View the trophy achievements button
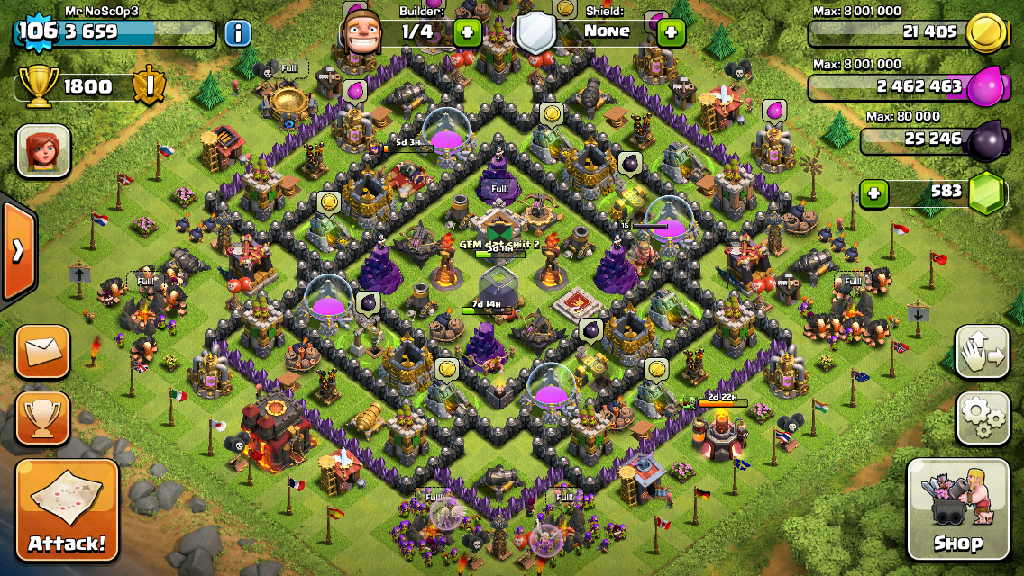This screenshot has height=576, width=1024. (42, 417)
